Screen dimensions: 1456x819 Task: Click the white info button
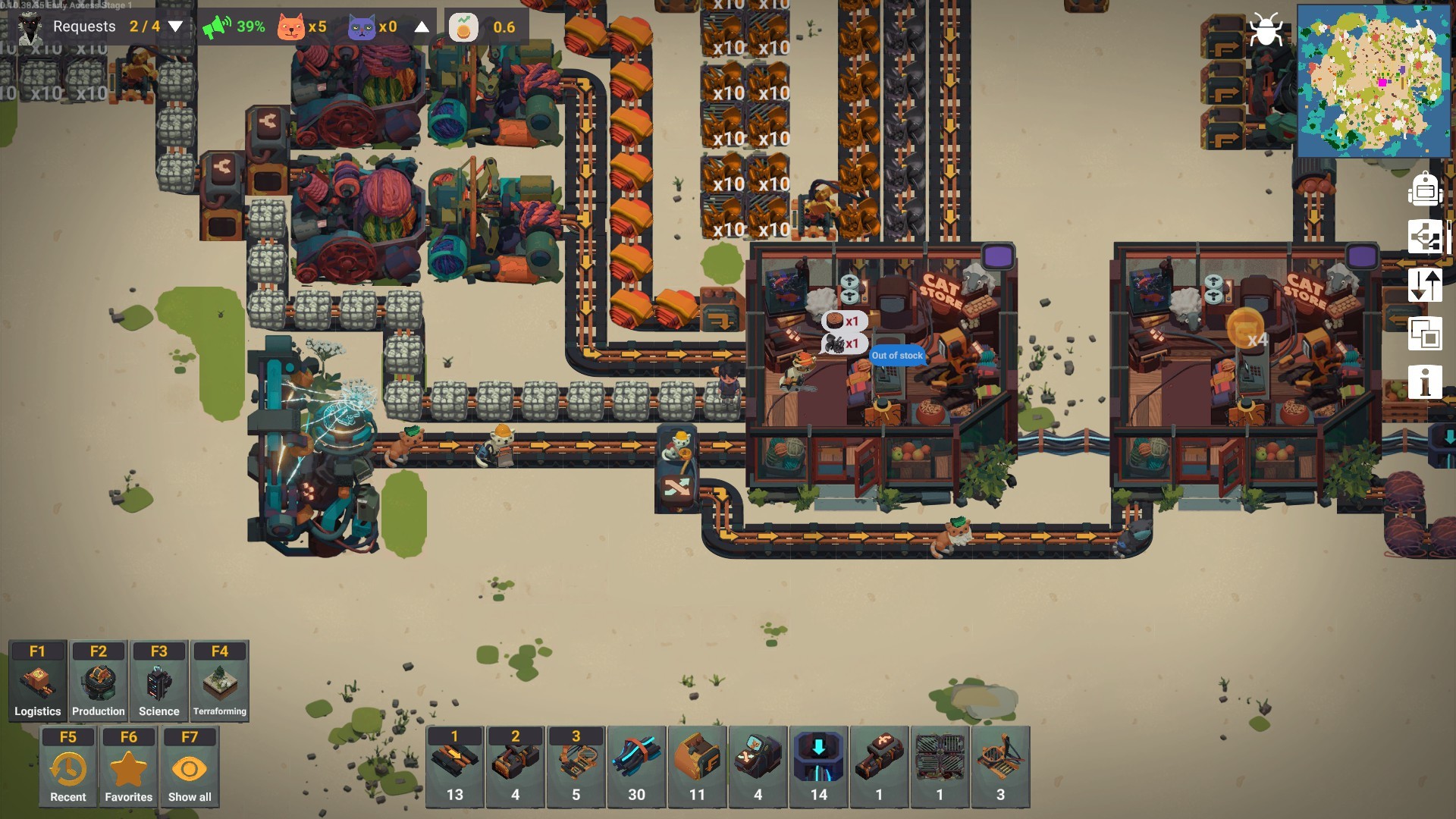pyautogui.click(x=1425, y=381)
